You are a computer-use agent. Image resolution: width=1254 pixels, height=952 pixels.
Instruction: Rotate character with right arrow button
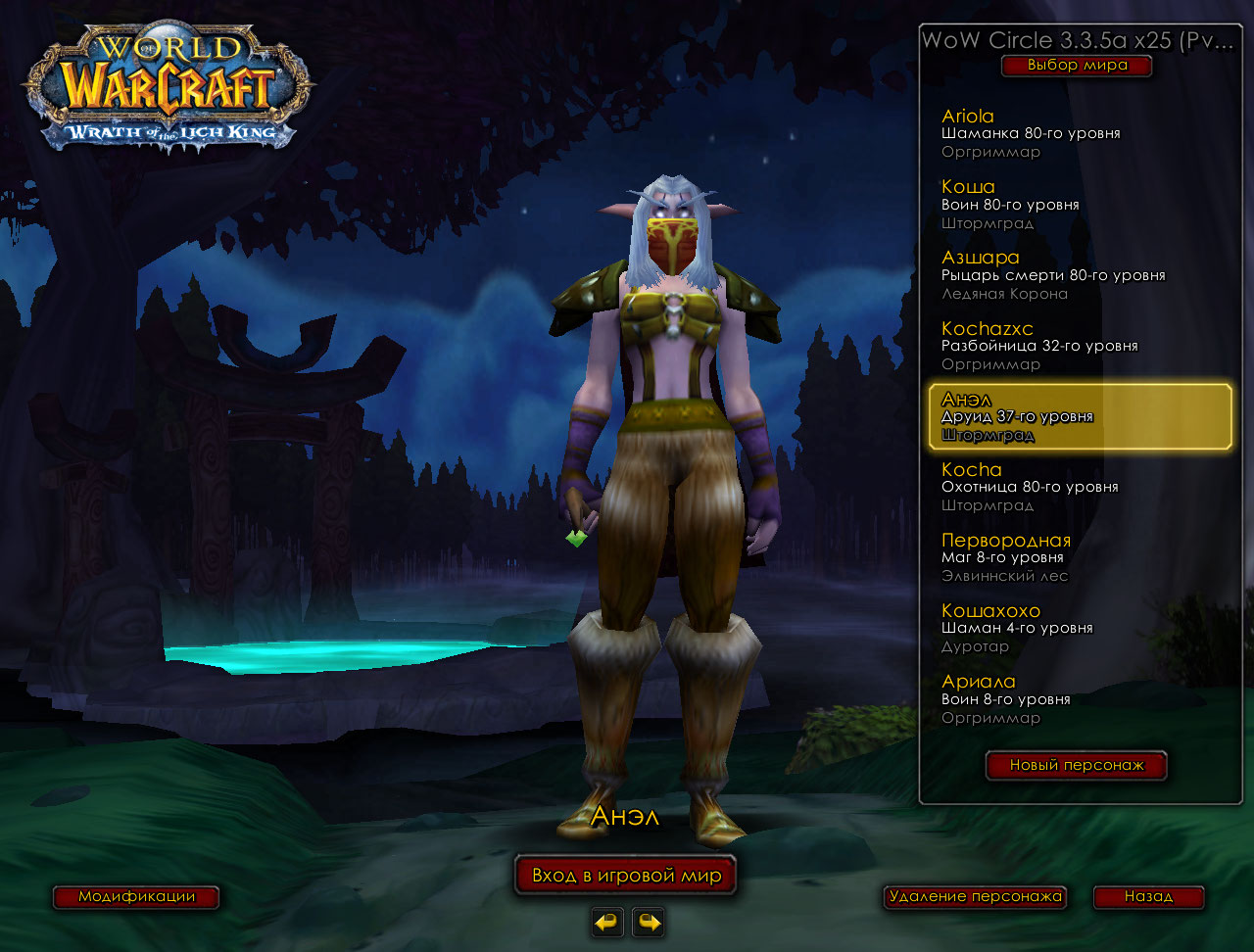(x=649, y=922)
